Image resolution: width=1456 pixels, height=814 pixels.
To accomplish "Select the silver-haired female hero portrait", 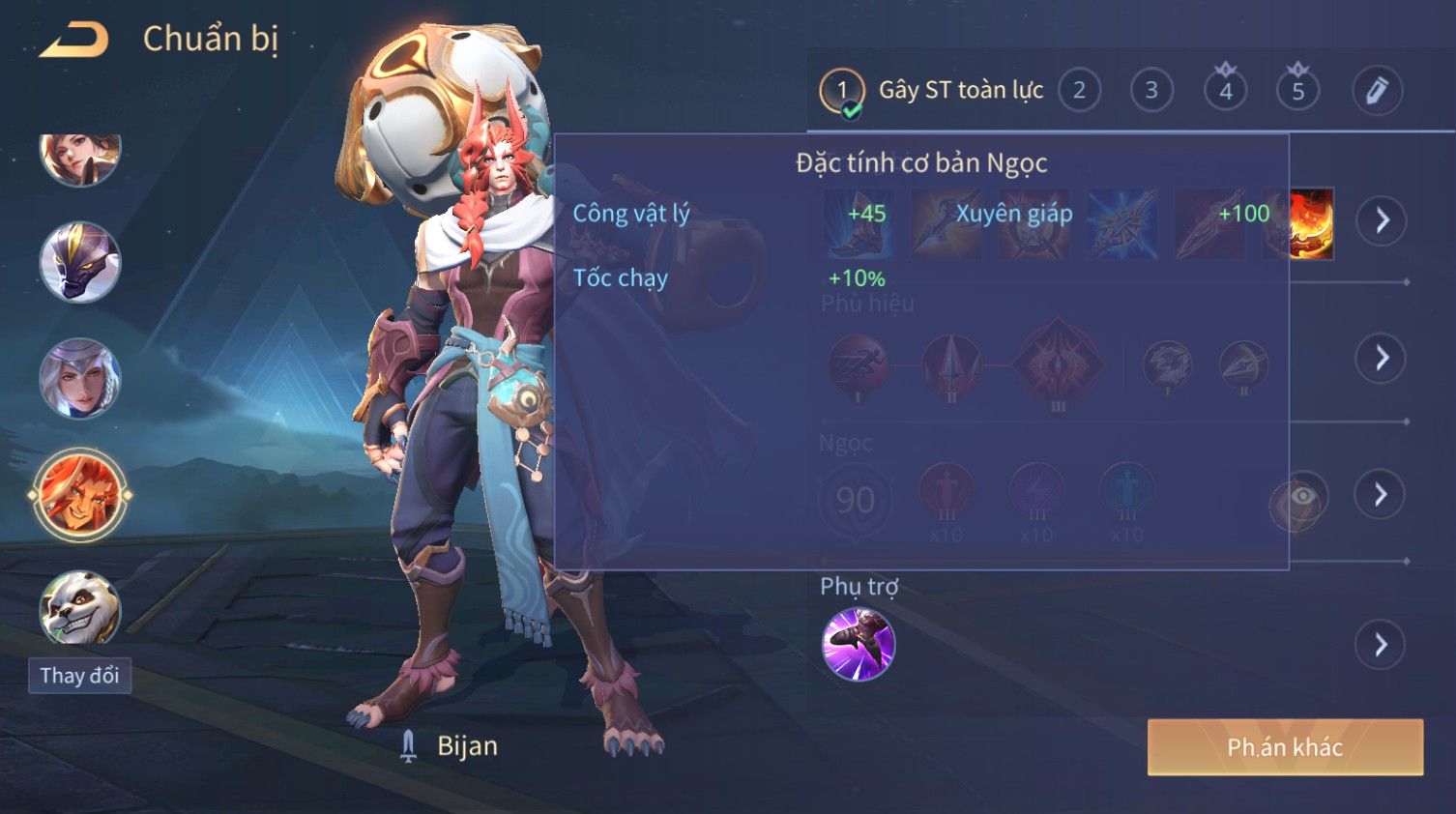I will click(x=79, y=378).
